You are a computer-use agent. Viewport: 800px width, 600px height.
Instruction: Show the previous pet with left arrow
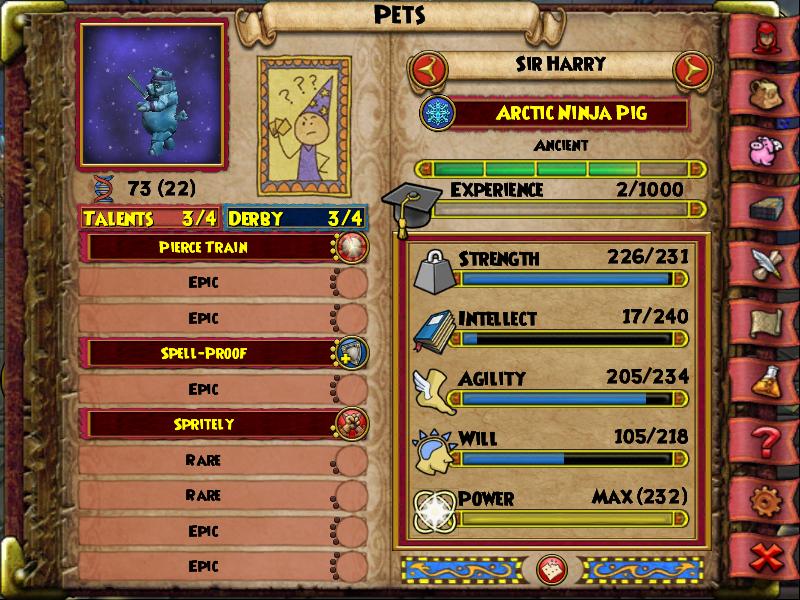click(428, 69)
